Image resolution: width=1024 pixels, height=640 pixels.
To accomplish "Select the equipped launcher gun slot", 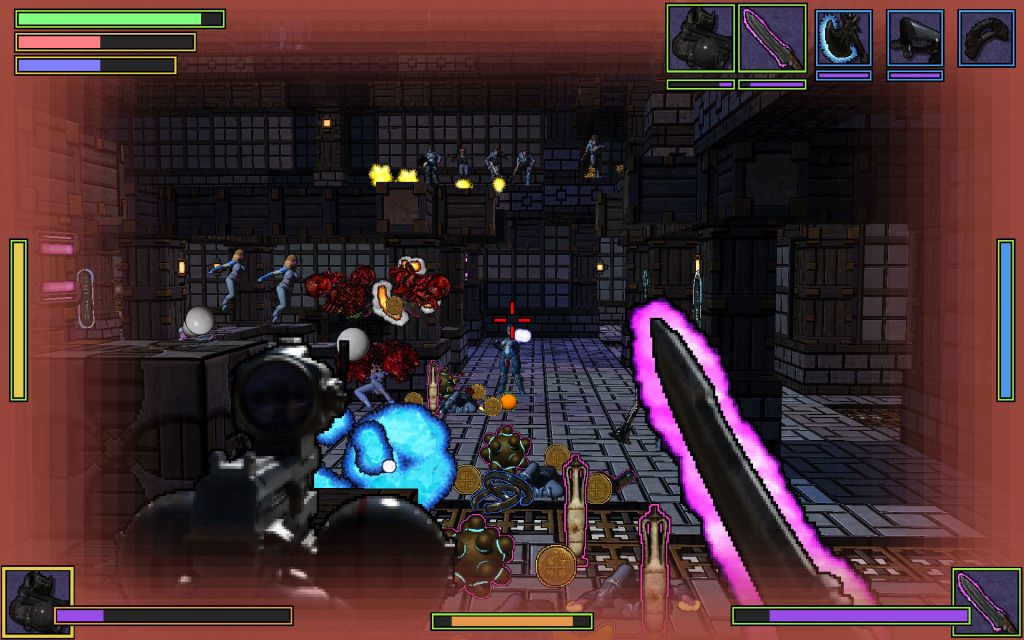I will [700, 38].
